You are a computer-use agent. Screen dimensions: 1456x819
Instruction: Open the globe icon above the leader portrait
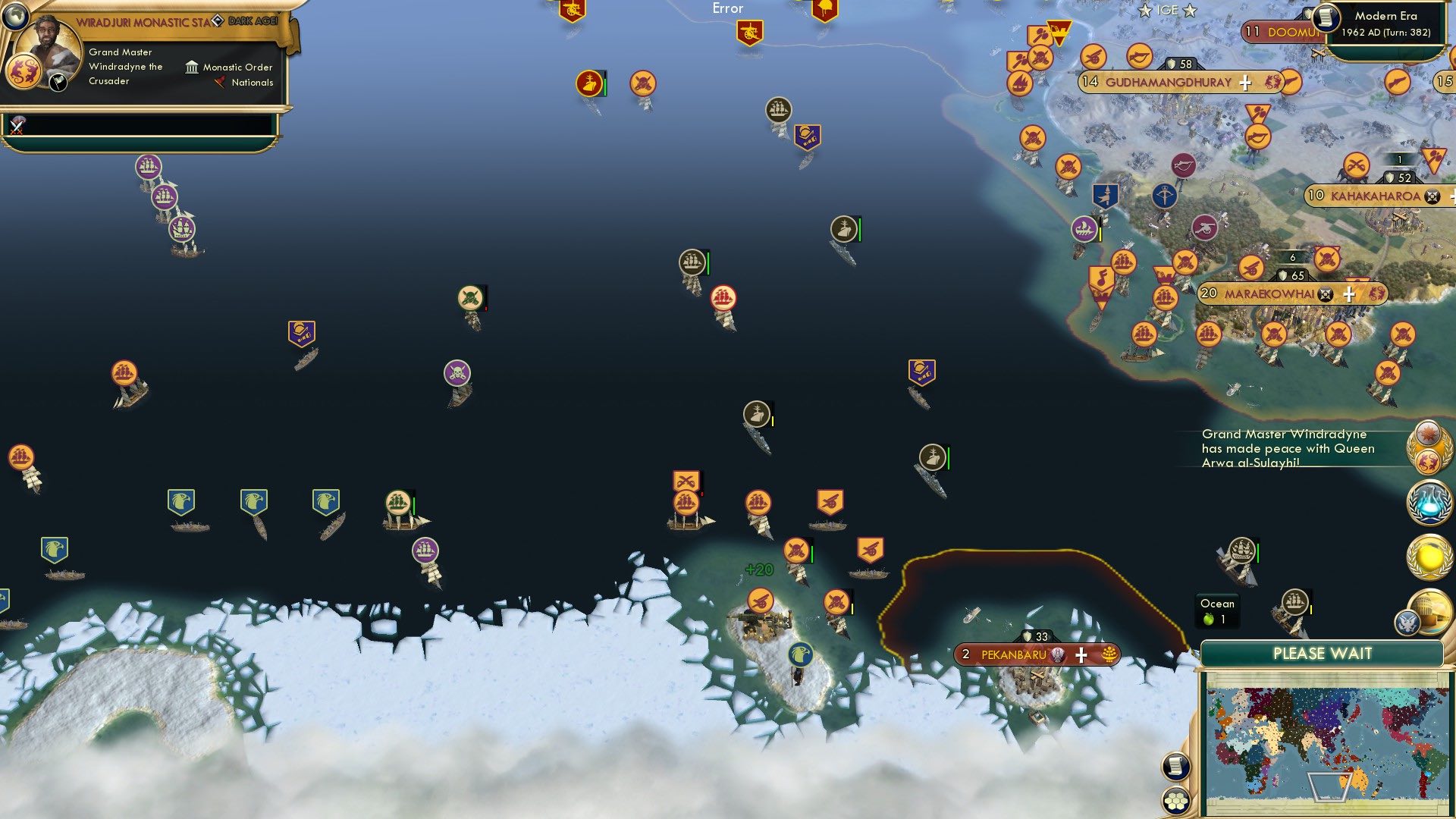pos(16,17)
